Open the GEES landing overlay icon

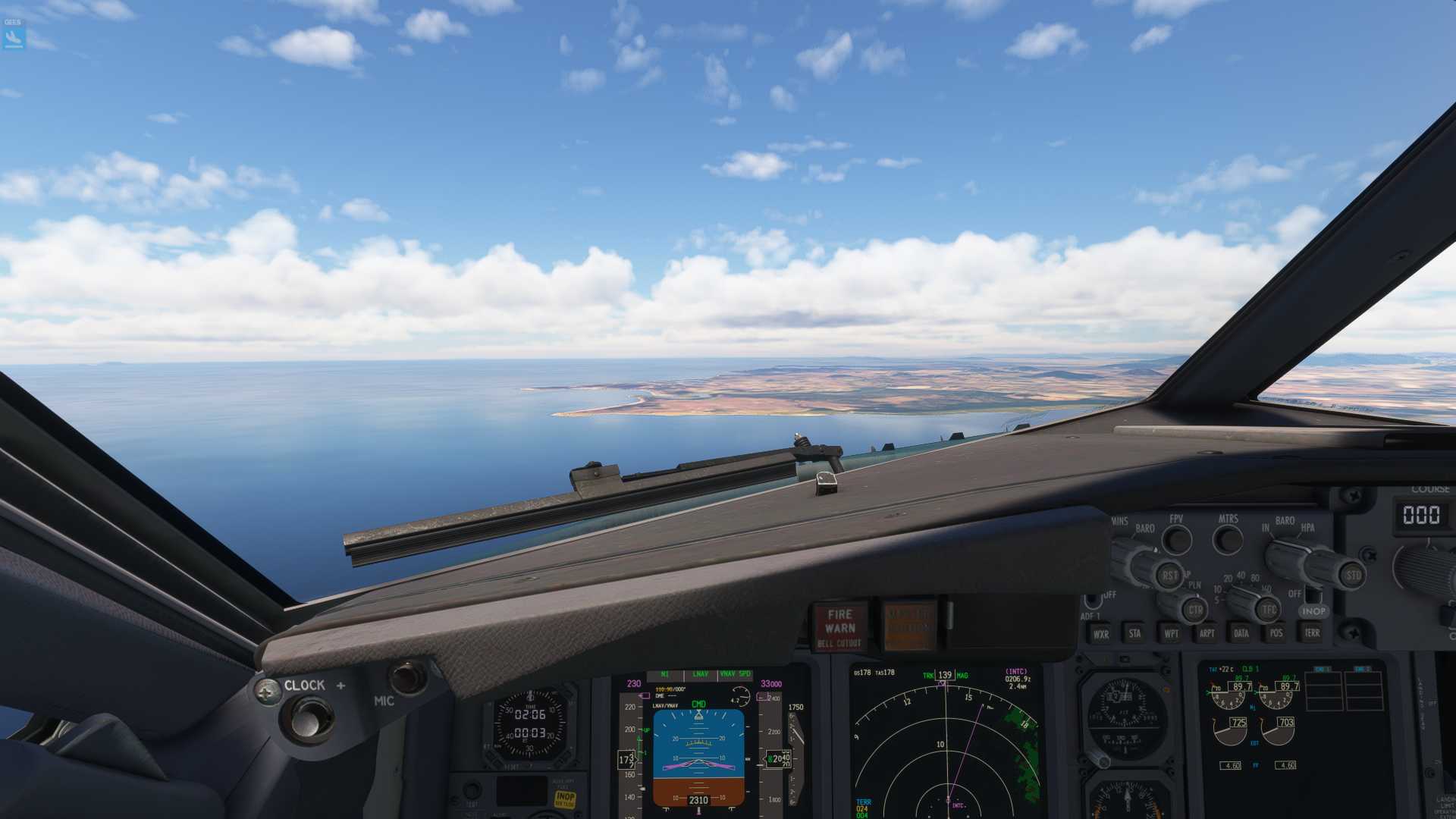pos(13,35)
